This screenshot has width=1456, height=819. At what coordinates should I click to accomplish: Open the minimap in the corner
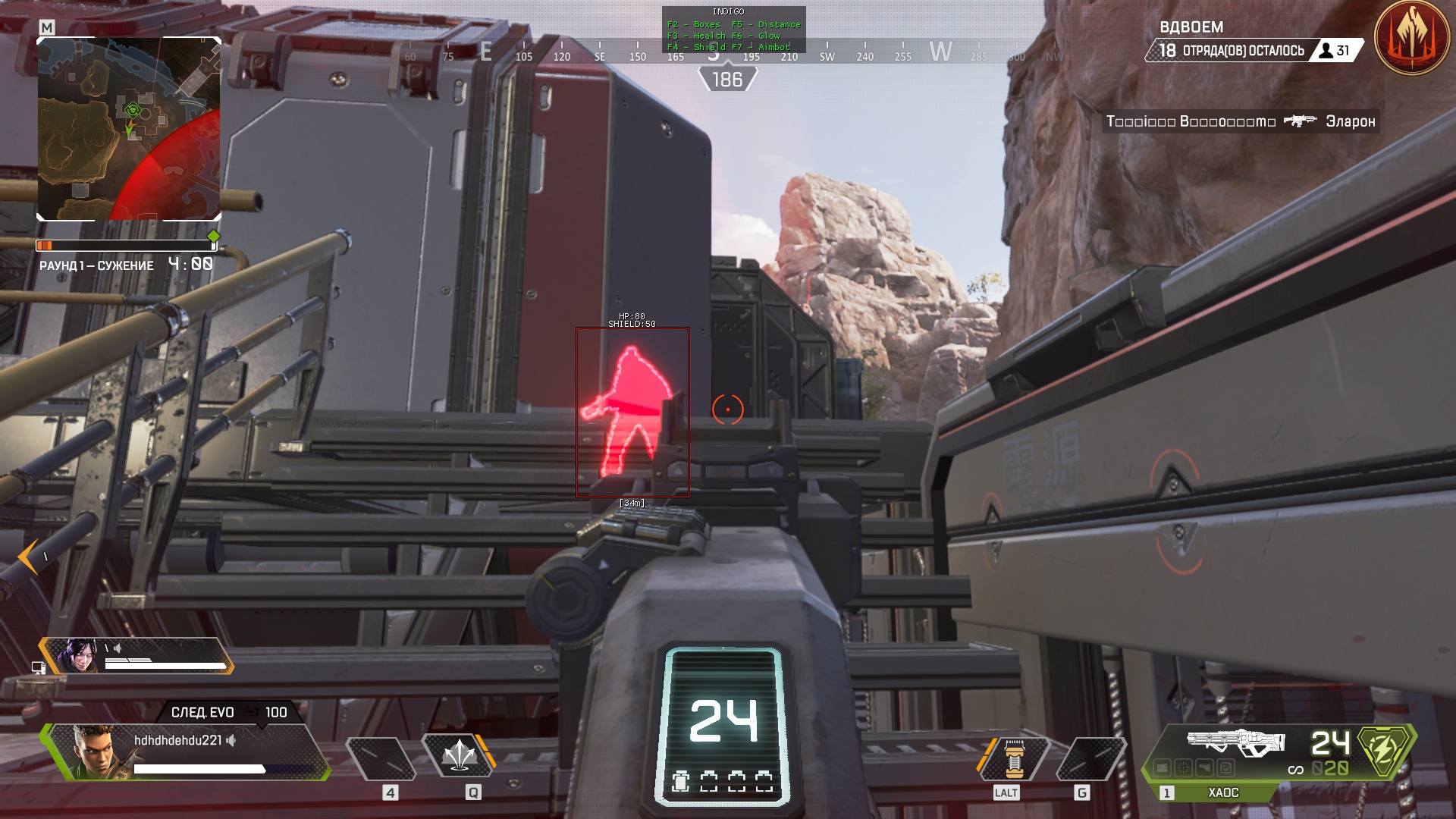click(x=129, y=129)
